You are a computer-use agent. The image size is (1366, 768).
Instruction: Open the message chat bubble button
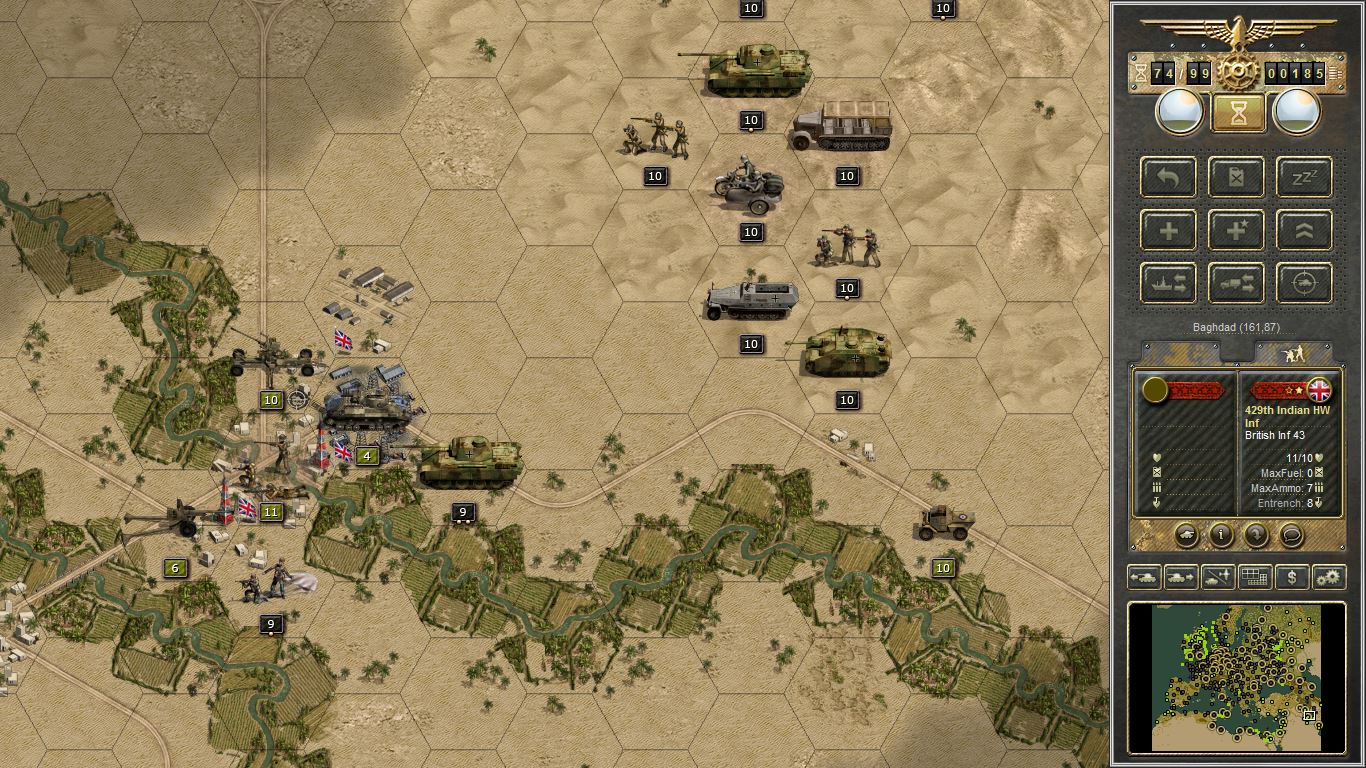coord(1291,536)
